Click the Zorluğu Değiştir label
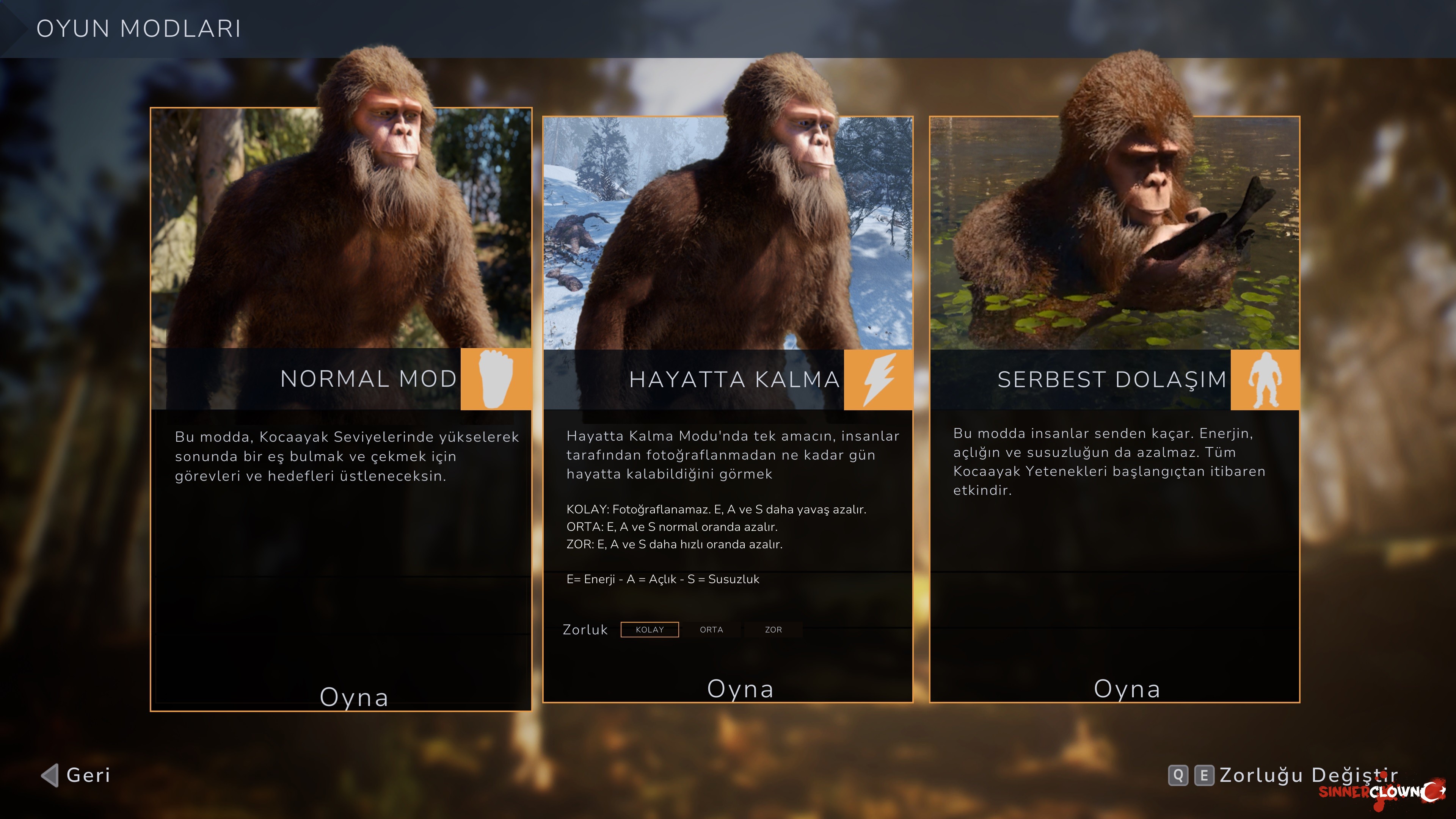 click(x=1308, y=775)
